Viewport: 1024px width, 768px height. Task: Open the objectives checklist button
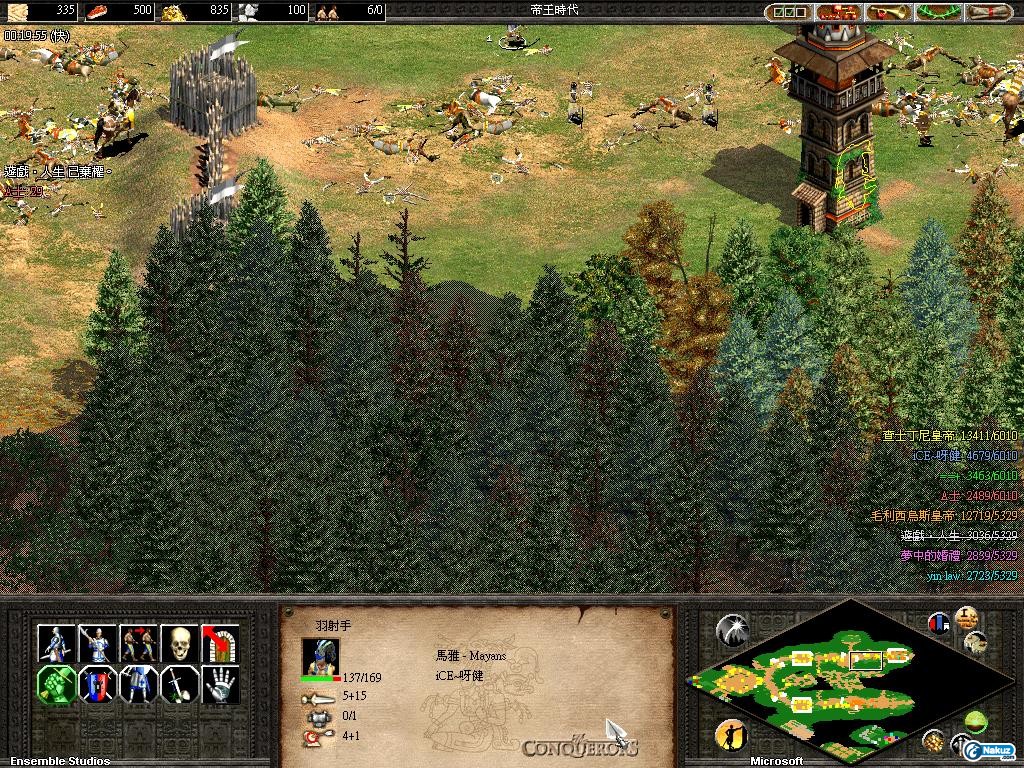[x=787, y=12]
